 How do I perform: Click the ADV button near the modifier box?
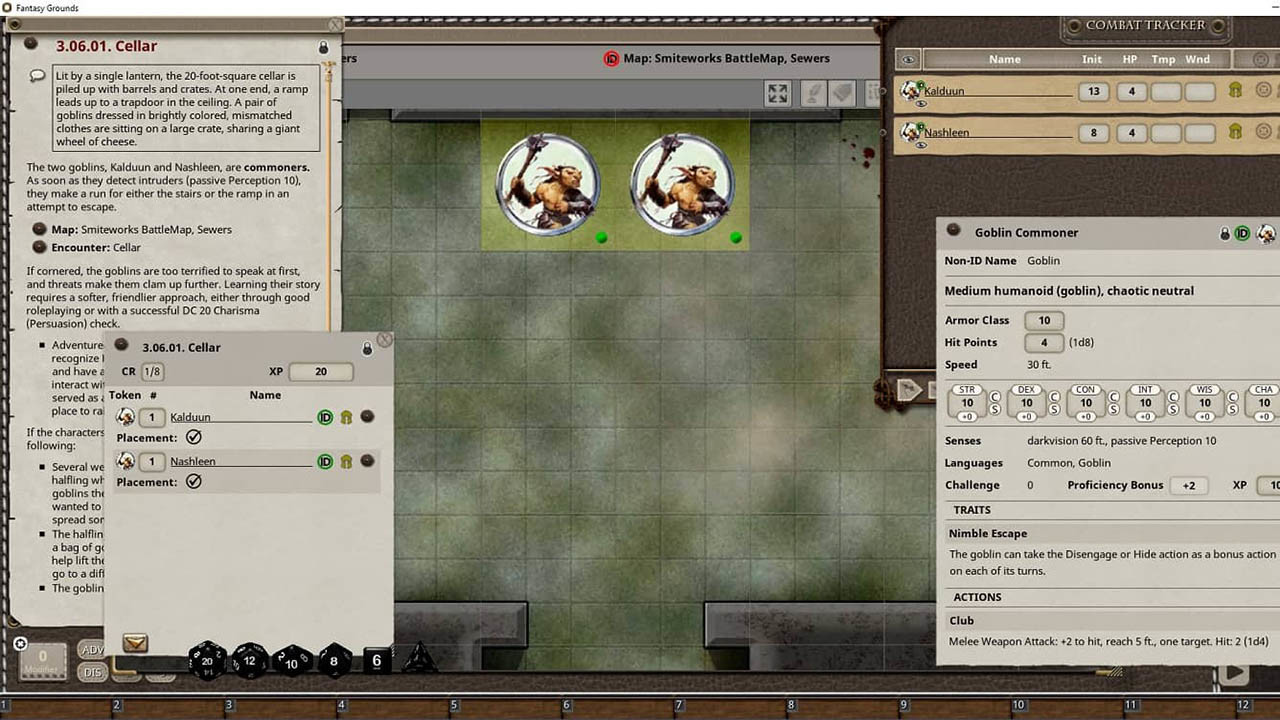click(x=93, y=651)
